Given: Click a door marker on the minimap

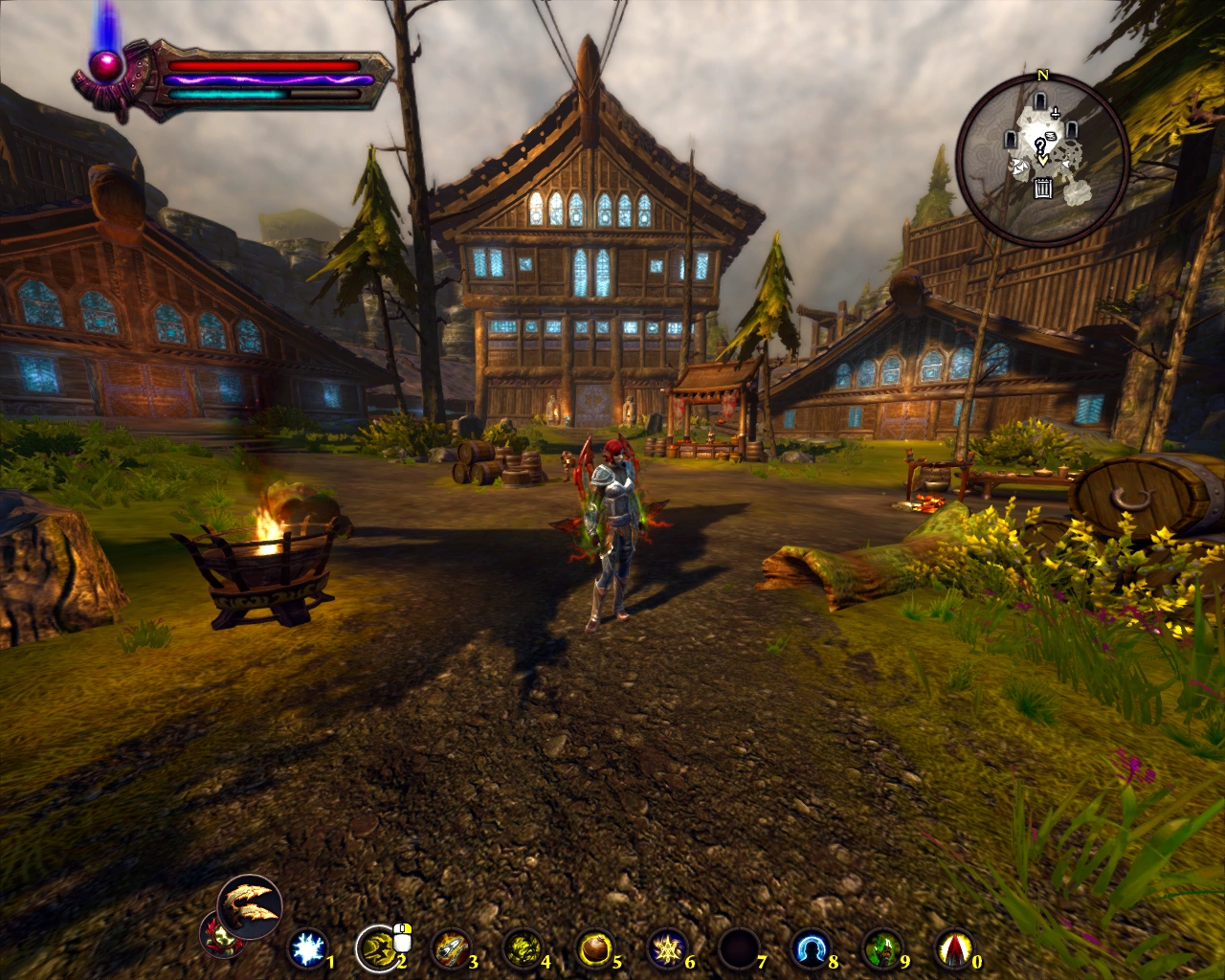Looking at the screenshot, I should [x=1039, y=100].
